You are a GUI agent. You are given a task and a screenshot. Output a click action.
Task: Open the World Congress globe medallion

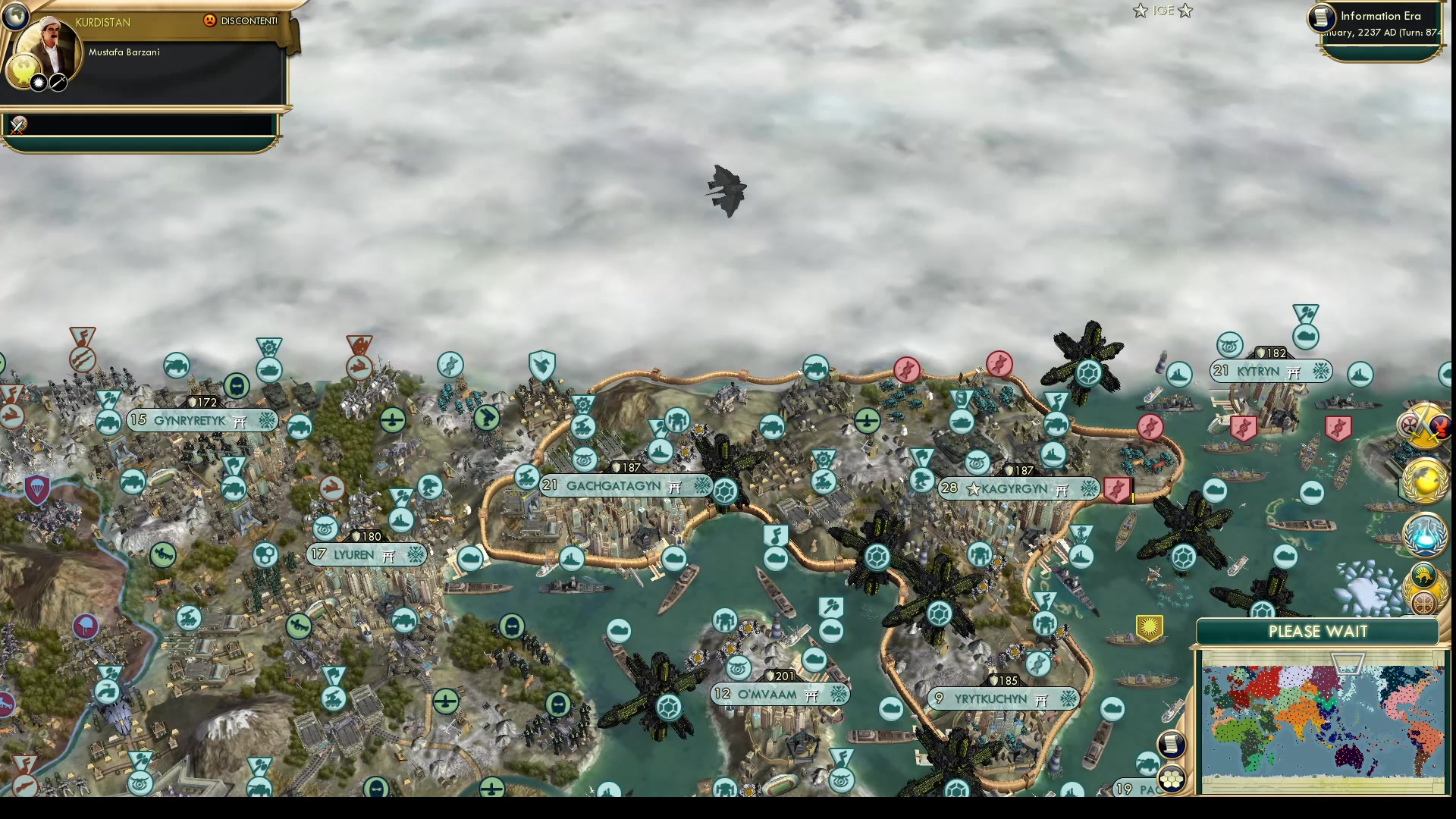tap(1424, 481)
